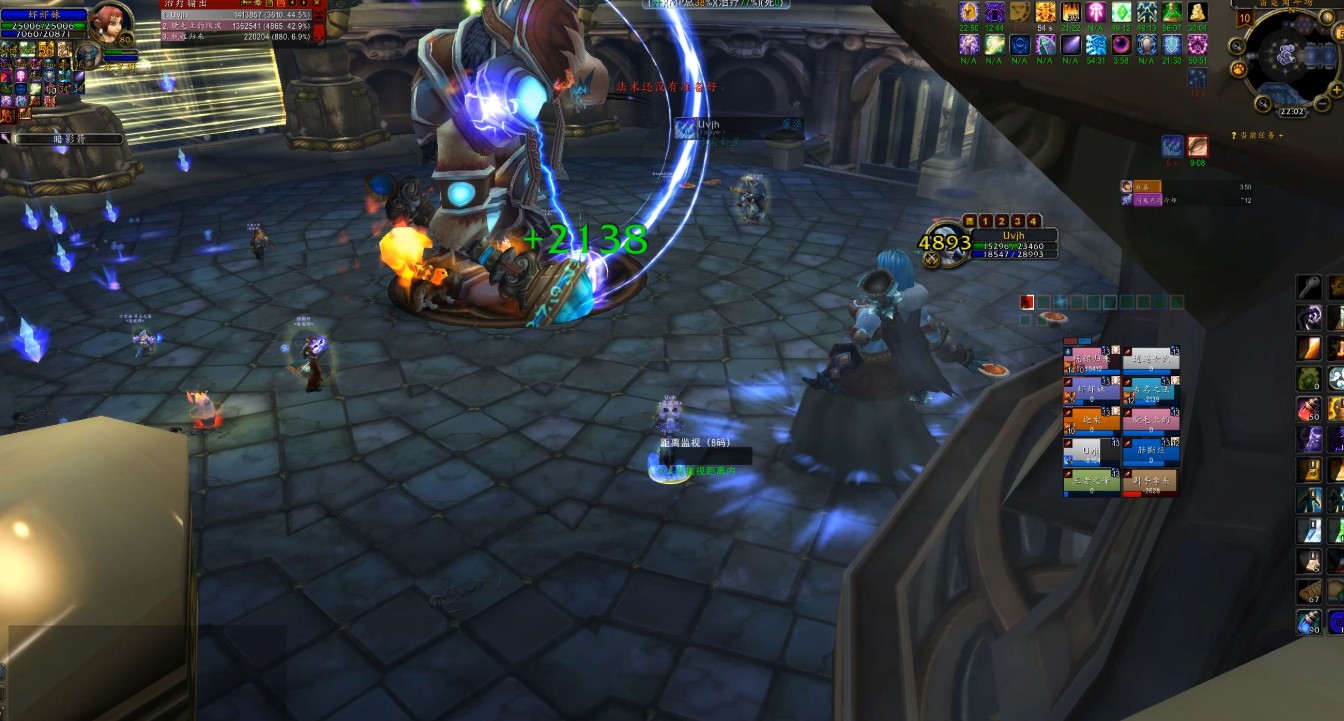The height and width of the screenshot is (721, 1344).
Task: Click the minimap clock showing 22:02
Action: point(1290,111)
